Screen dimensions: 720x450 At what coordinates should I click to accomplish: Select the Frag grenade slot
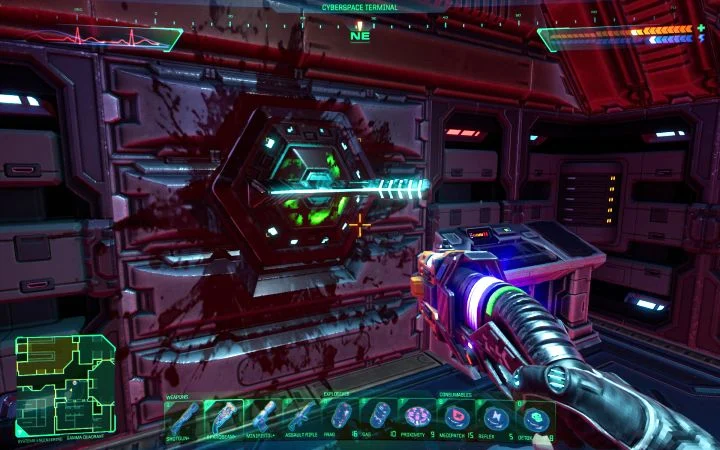click(342, 417)
